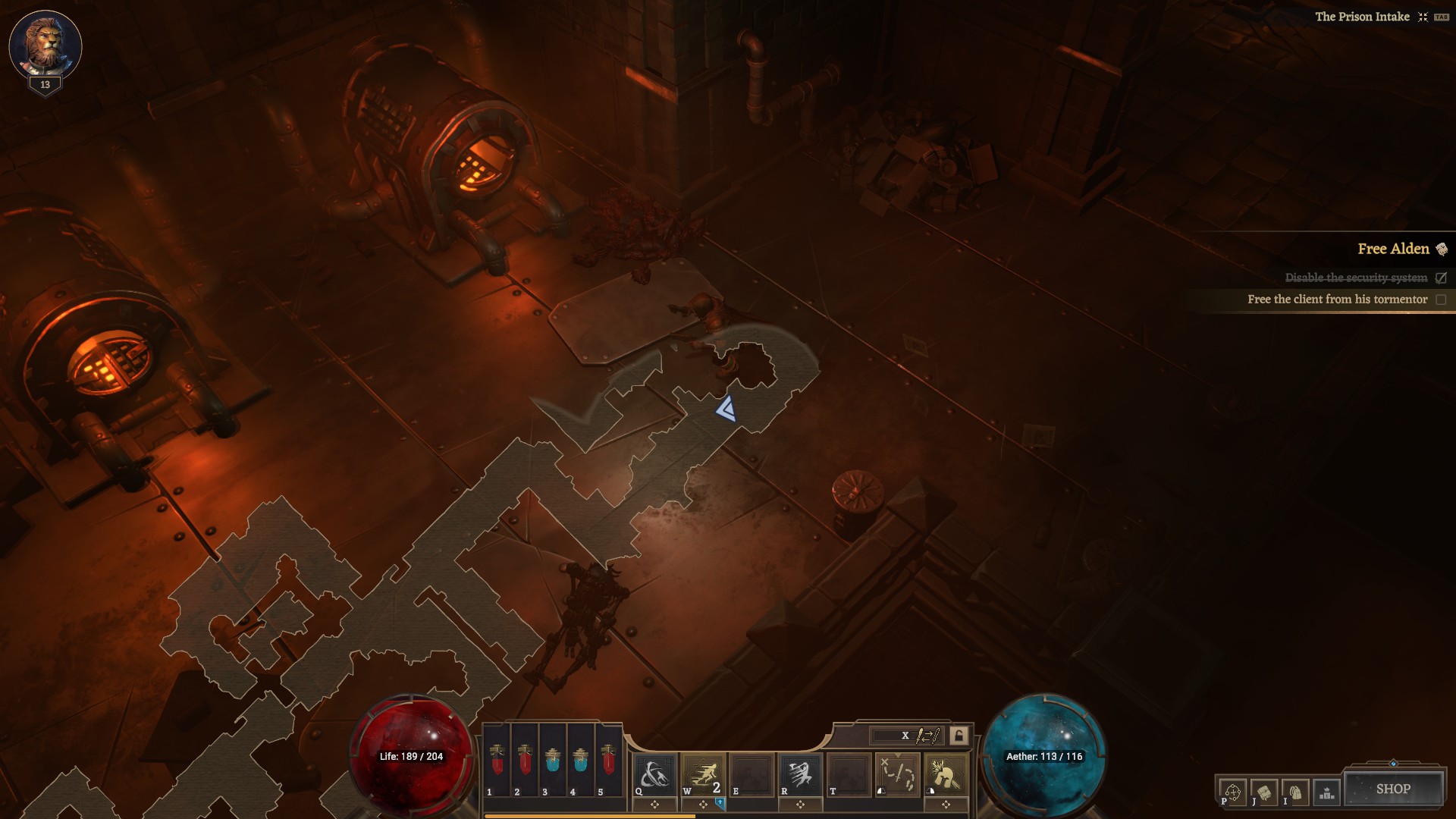Show the leaderboard podium icon
This screenshot has width=1456, height=819.
[1327, 792]
